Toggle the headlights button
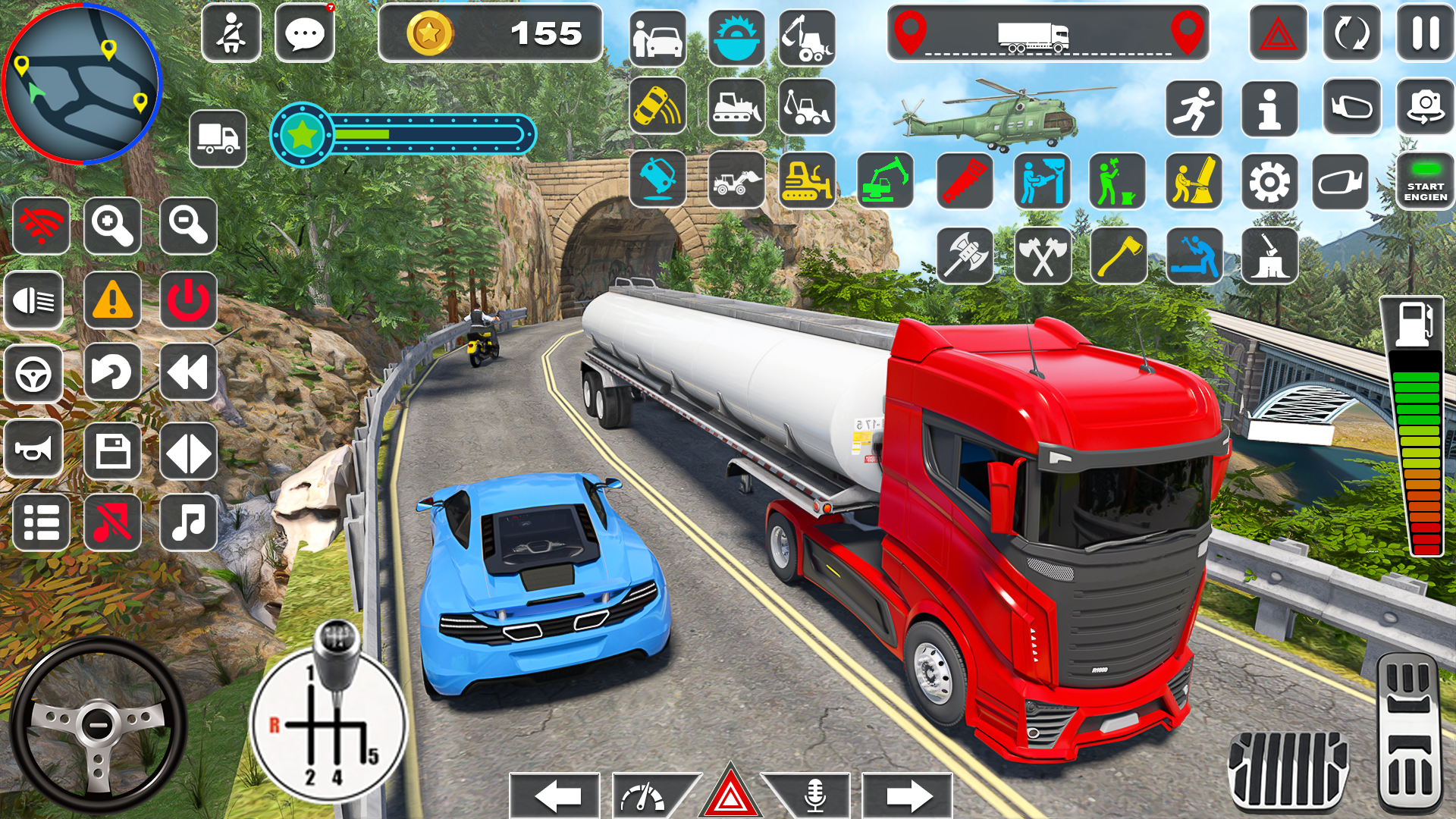 (34, 300)
